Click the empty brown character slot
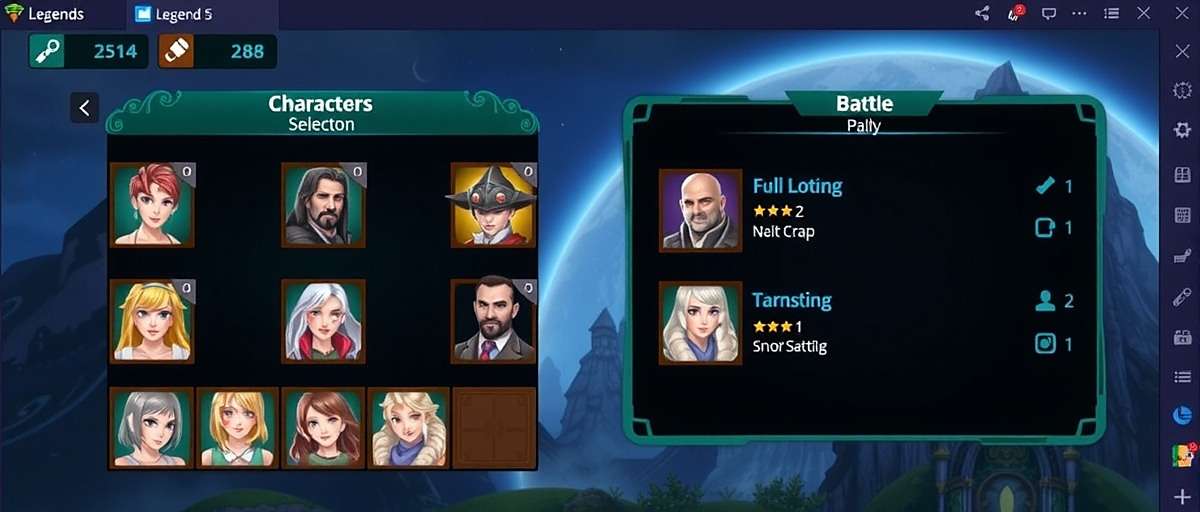Screen dimensions: 1200x512 click(494, 428)
